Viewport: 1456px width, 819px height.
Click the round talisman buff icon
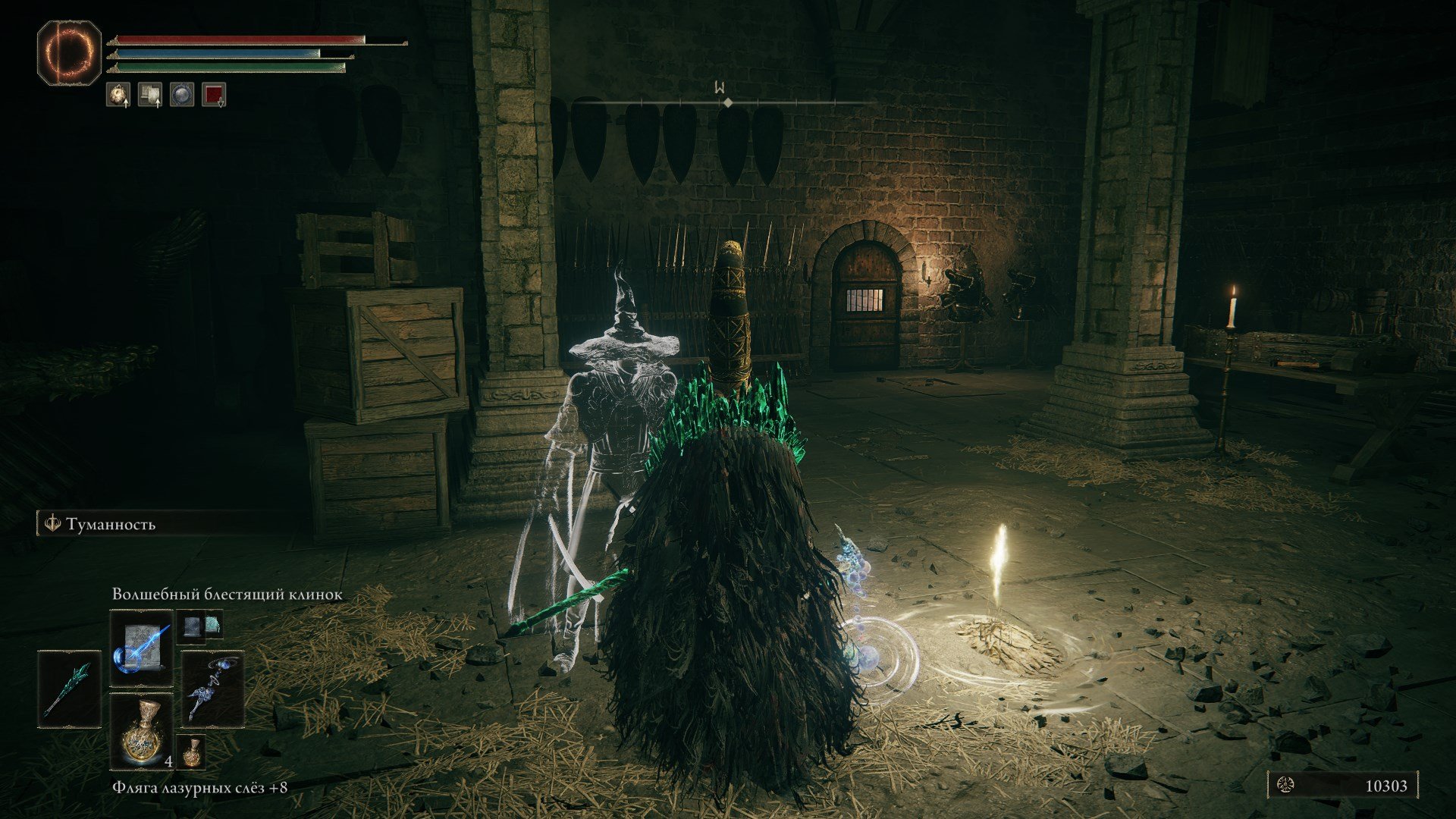coord(118,95)
